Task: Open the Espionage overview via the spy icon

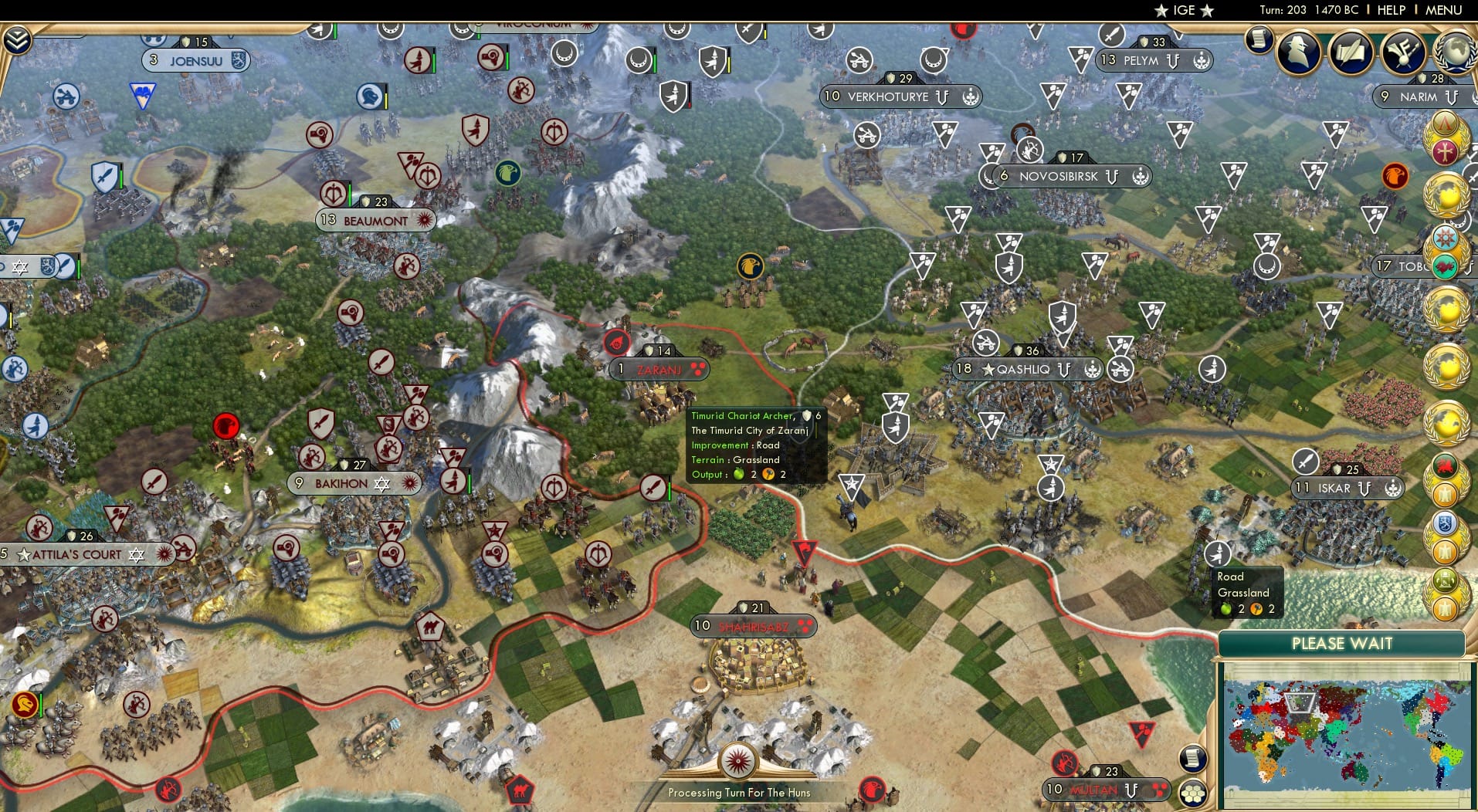Action: [x=1297, y=51]
